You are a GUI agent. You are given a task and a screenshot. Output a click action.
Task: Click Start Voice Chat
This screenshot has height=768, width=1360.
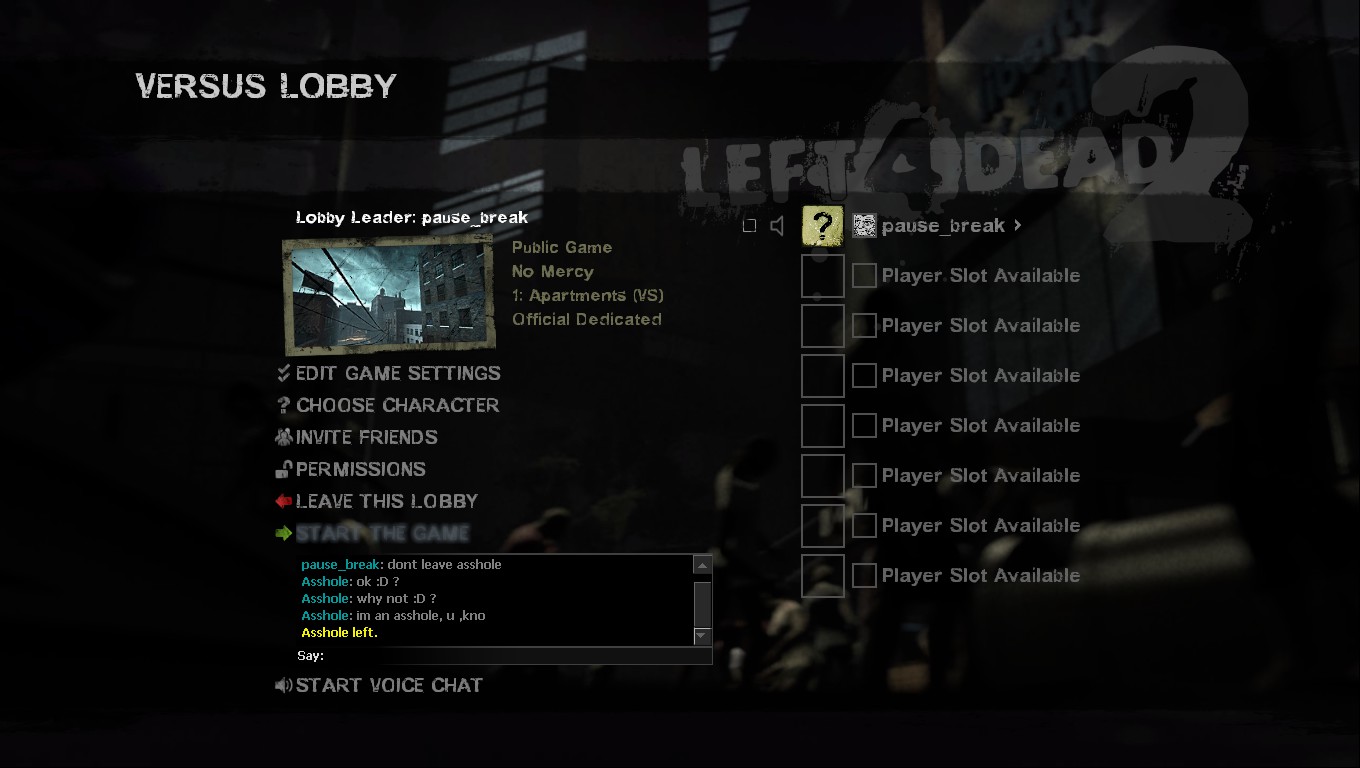[x=389, y=685]
